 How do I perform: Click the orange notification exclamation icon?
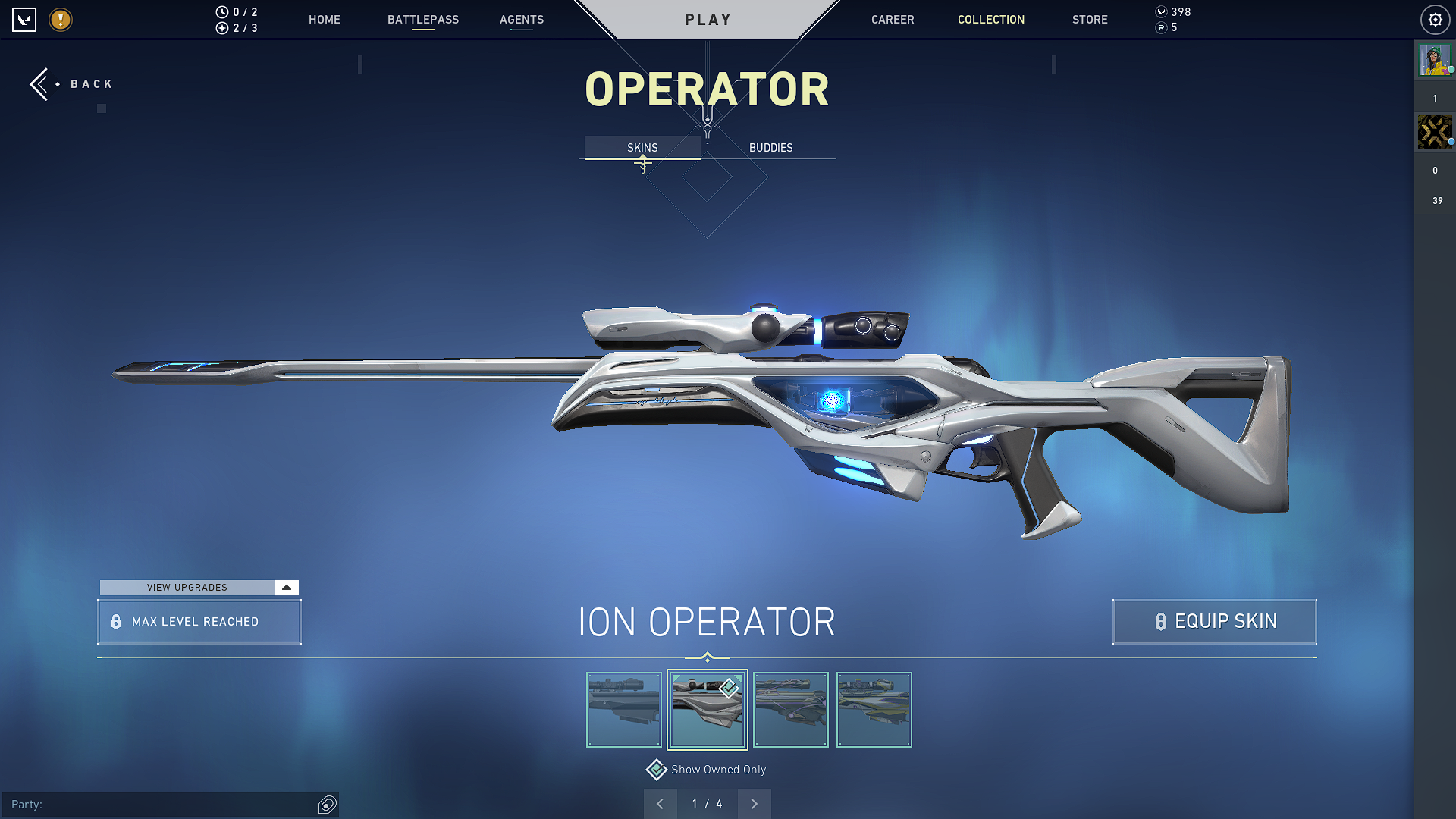point(60,20)
